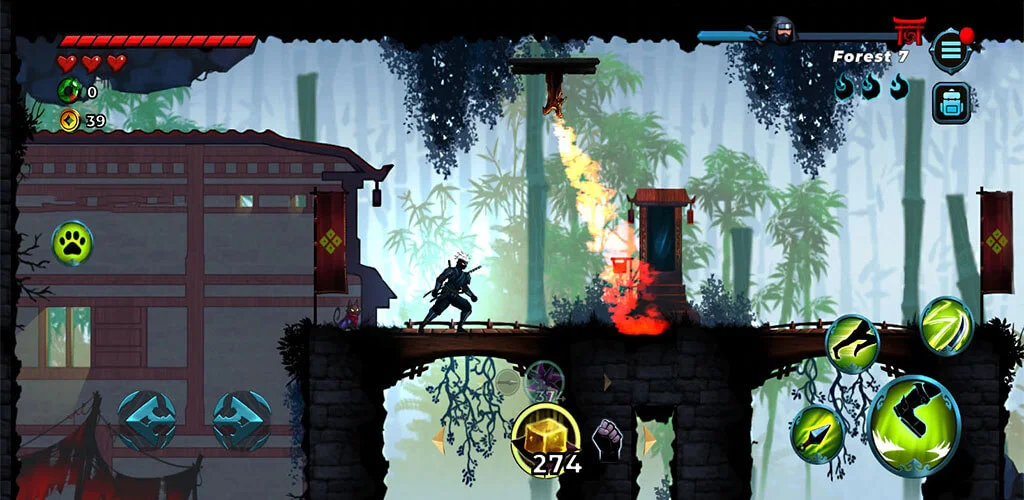
Task: Cycle items with the right orange arrow
Action: click(x=649, y=440)
